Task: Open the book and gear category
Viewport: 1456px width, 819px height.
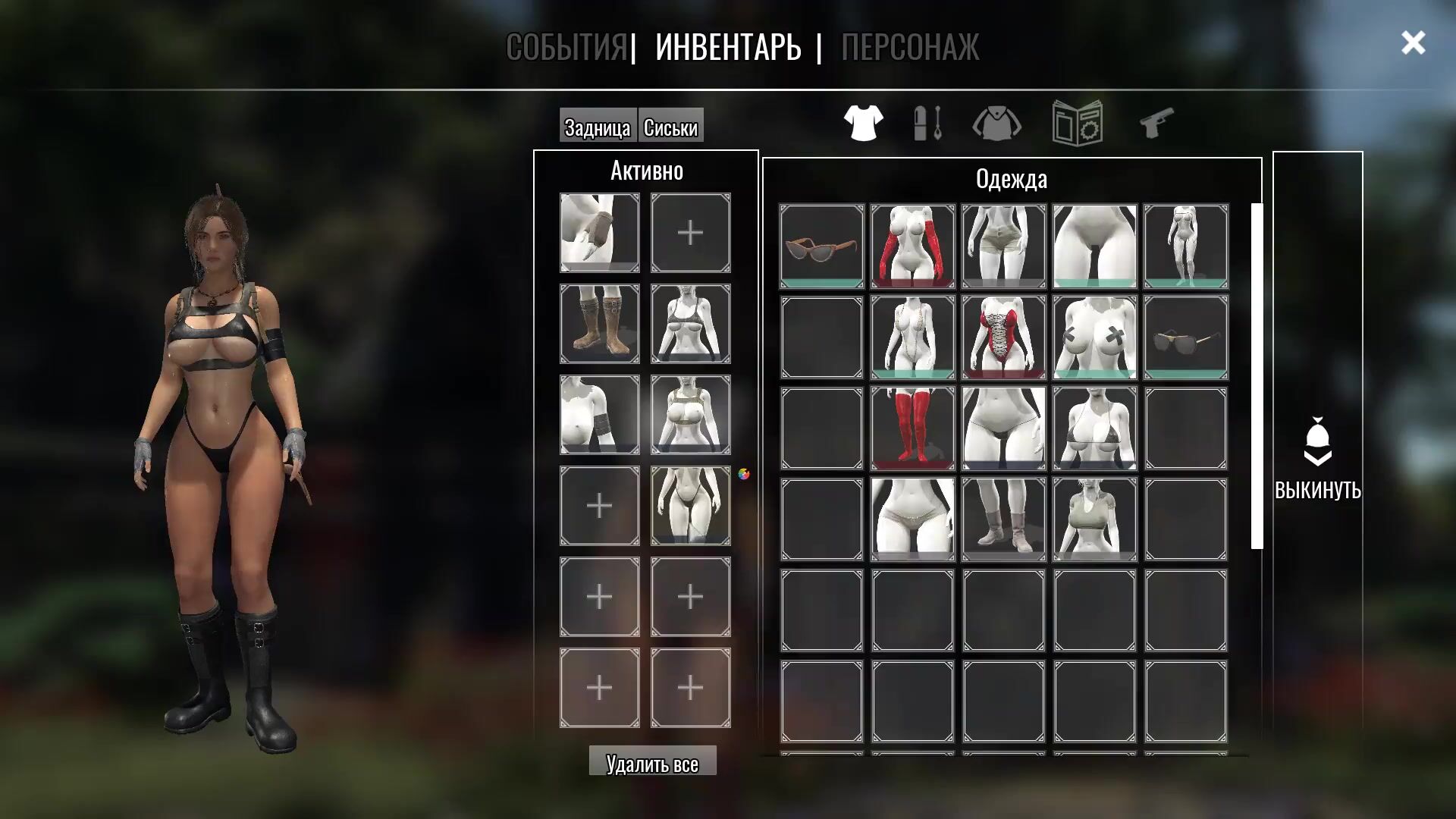Action: (1077, 123)
